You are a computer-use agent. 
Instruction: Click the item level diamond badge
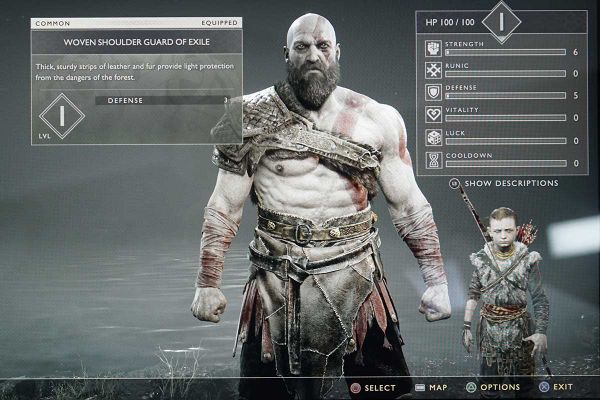coord(60,116)
